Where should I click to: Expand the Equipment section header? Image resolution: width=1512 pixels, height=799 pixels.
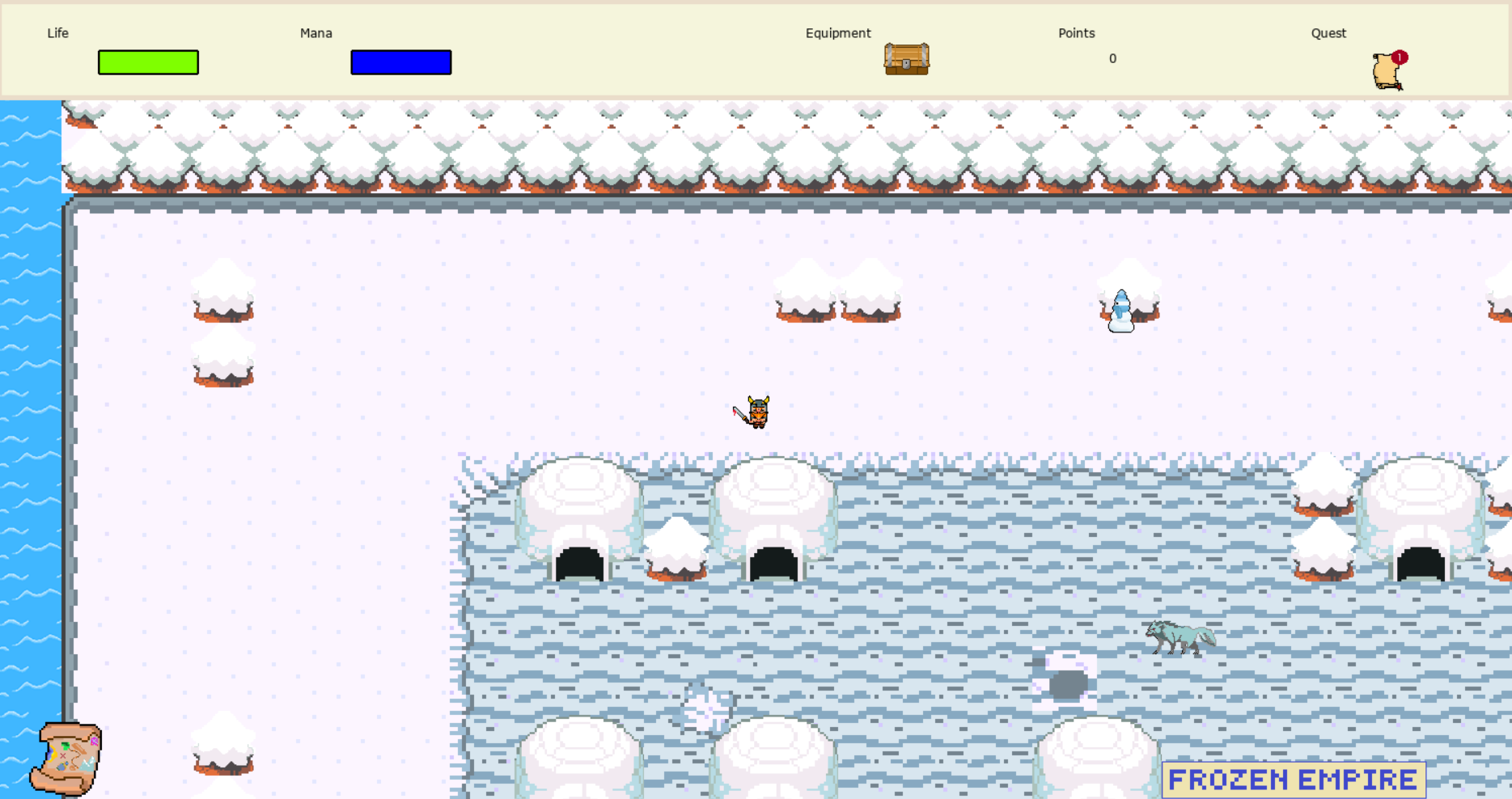(x=837, y=33)
